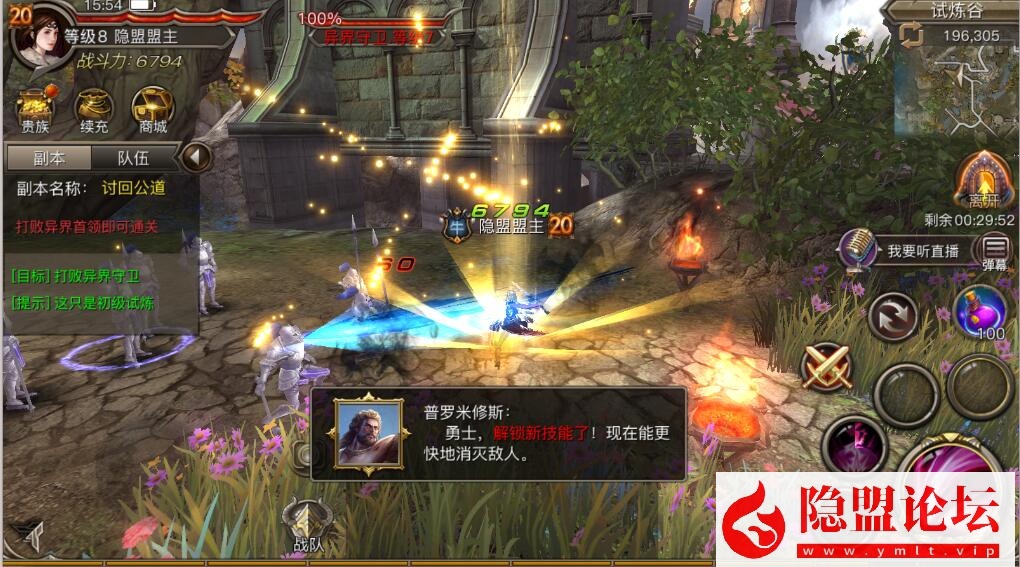Switch to the 队伍 team tab
The height and width of the screenshot is (567, 1020).
tap(133, 158)
